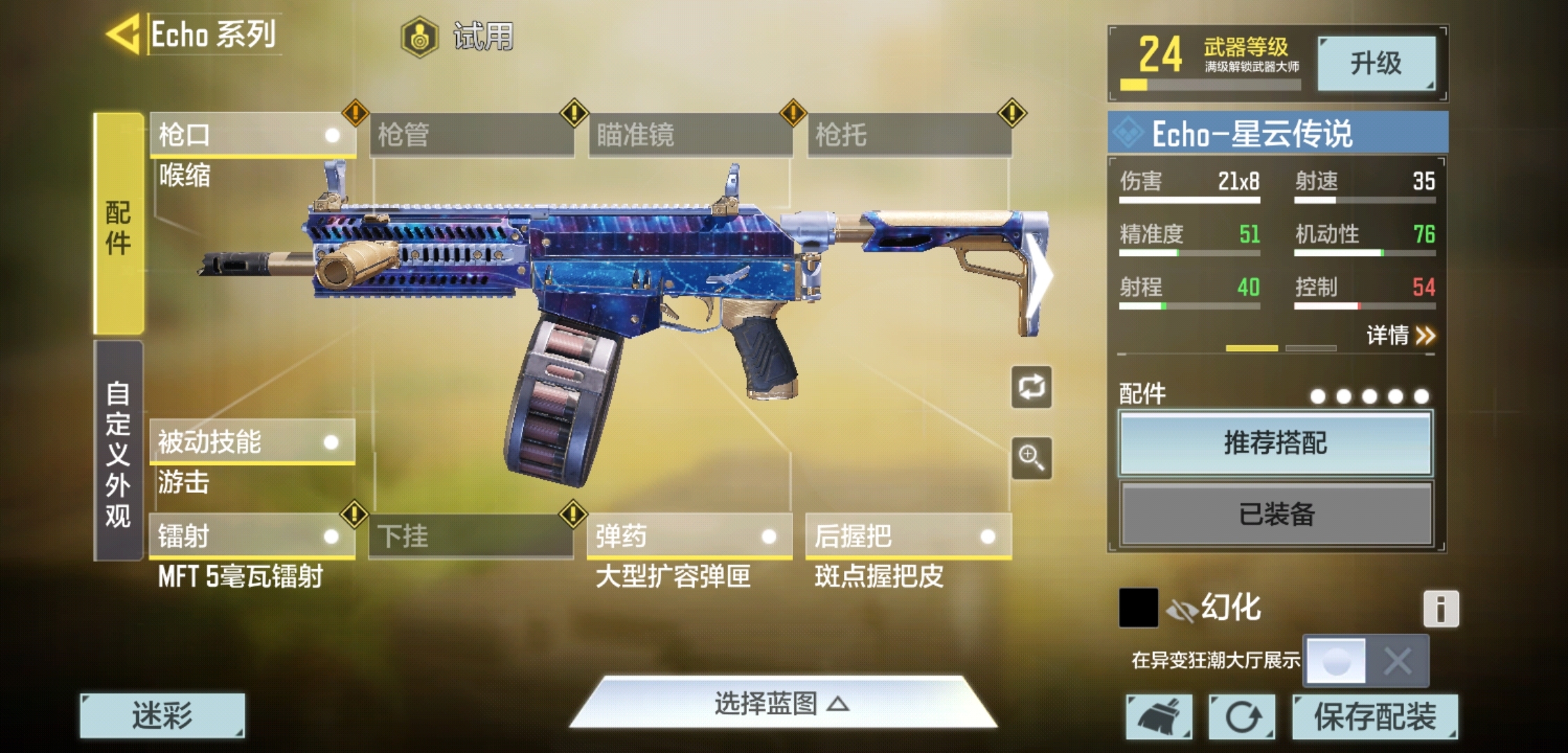Switch to the 自定义外观 appearance tab
This screenshot has width=1568, height=753.
(119, 452)
